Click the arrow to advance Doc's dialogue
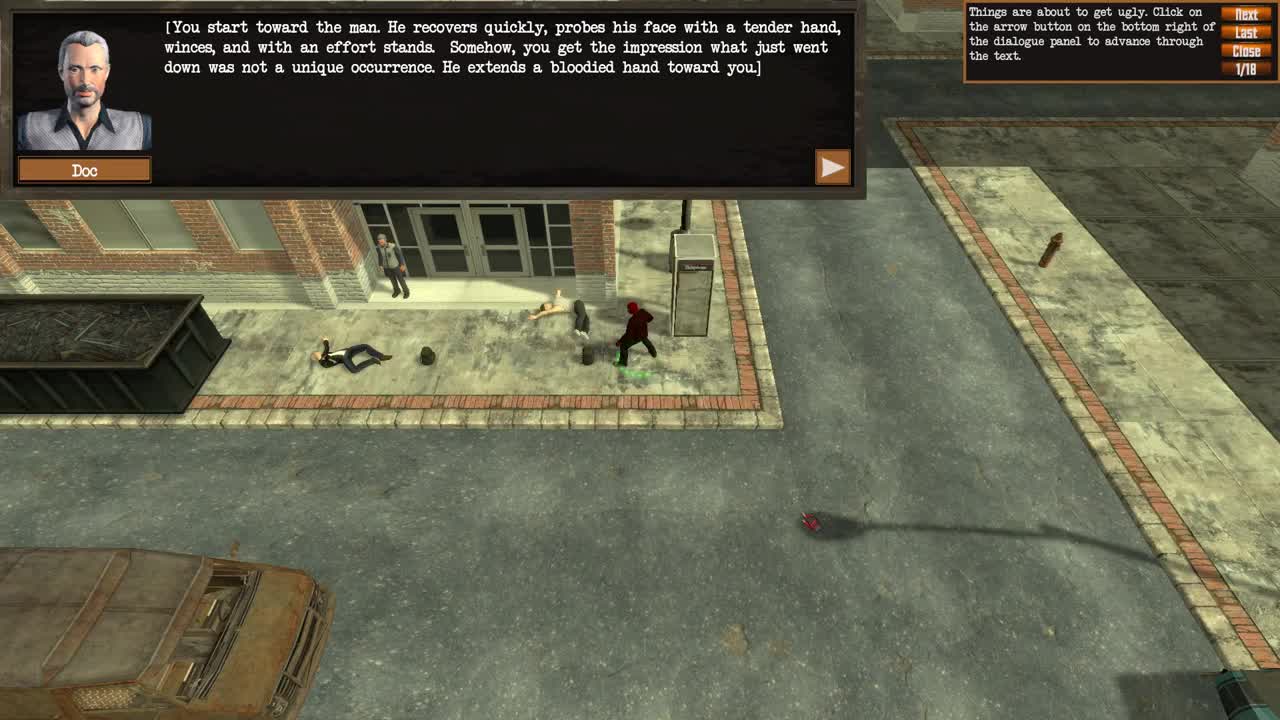1280x720 pixels. [831, 167]
